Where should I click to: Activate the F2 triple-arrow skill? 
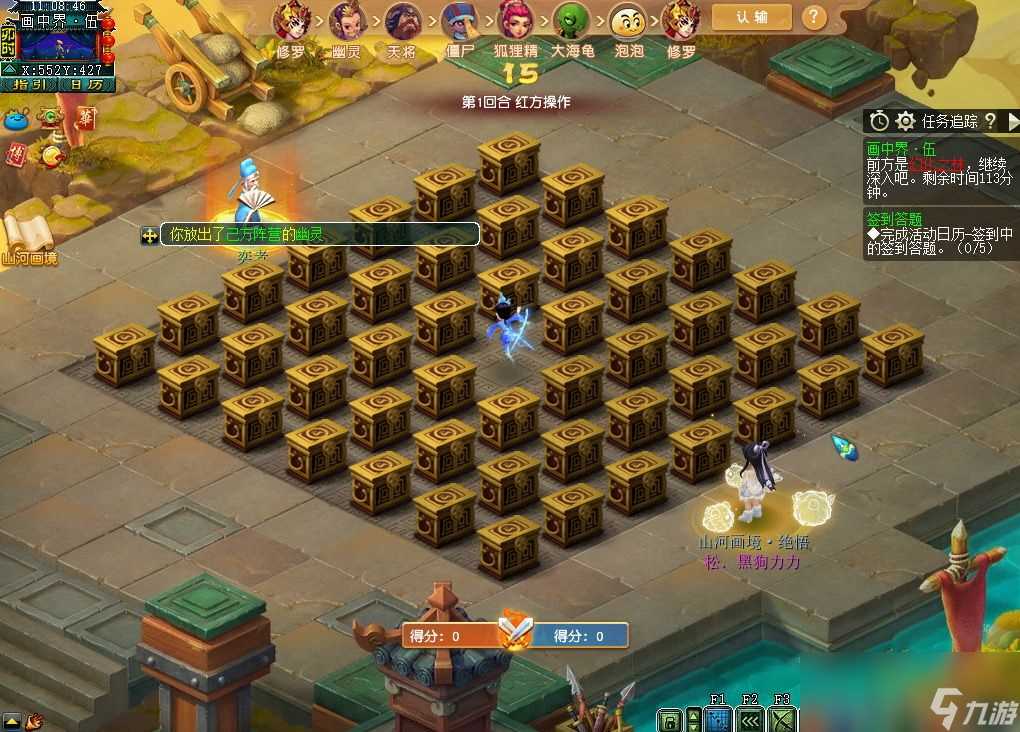pyautogui.click(x=750, y=719)
